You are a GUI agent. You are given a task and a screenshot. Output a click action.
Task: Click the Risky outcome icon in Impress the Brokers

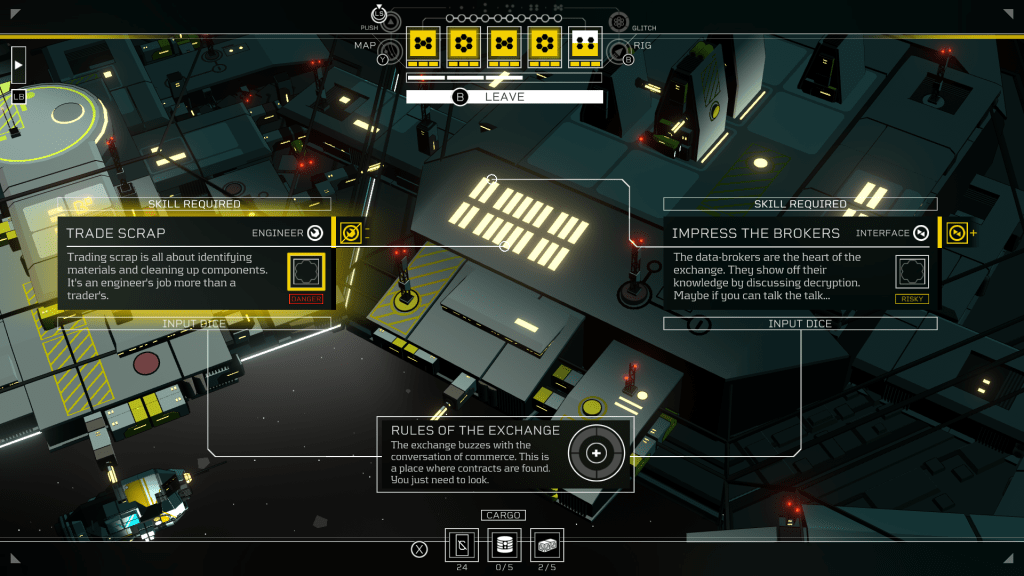912,272
